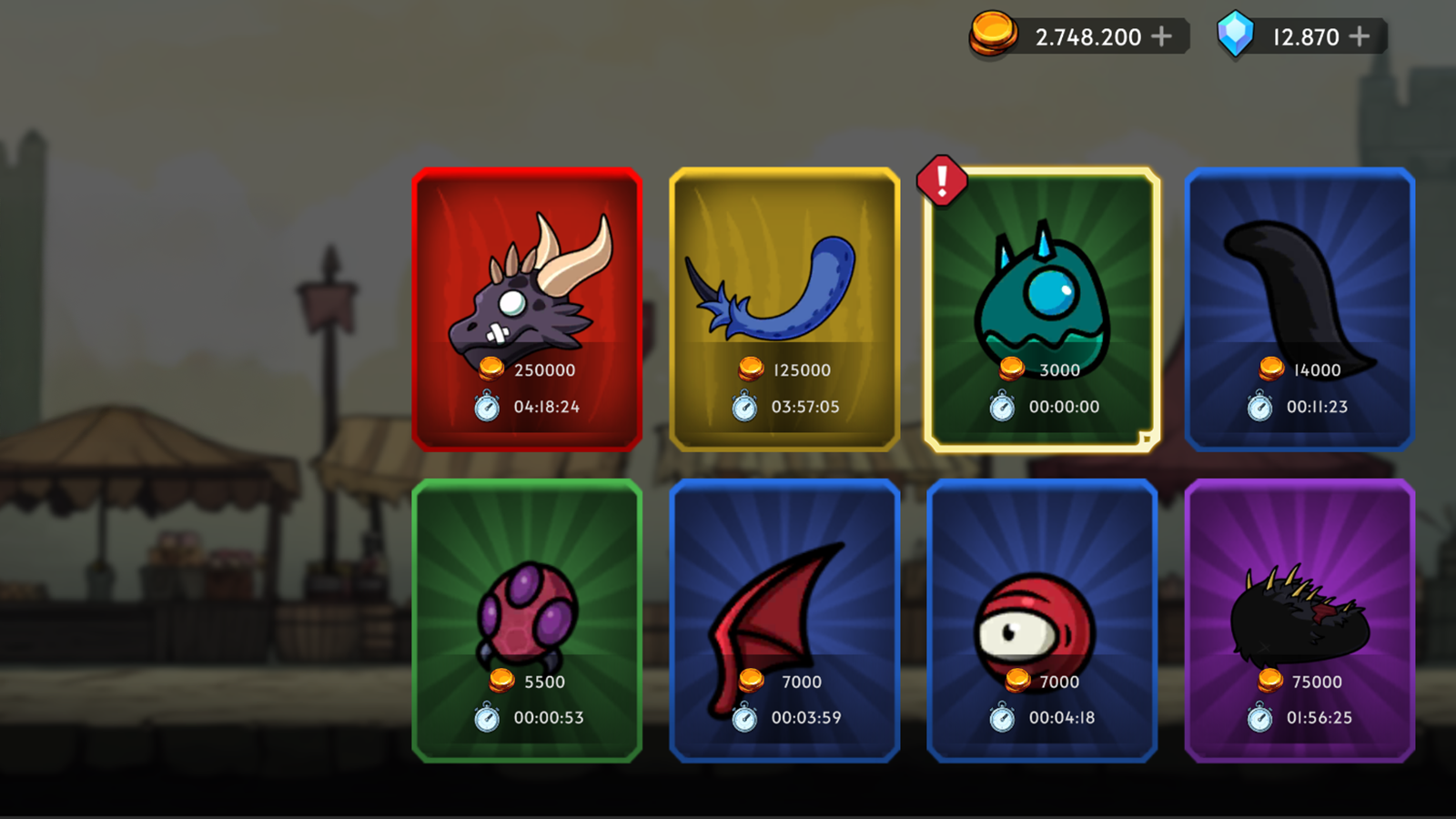Buy more gems with plus button
Screen dimensions: 1456x819
(x=1360, y=36)
